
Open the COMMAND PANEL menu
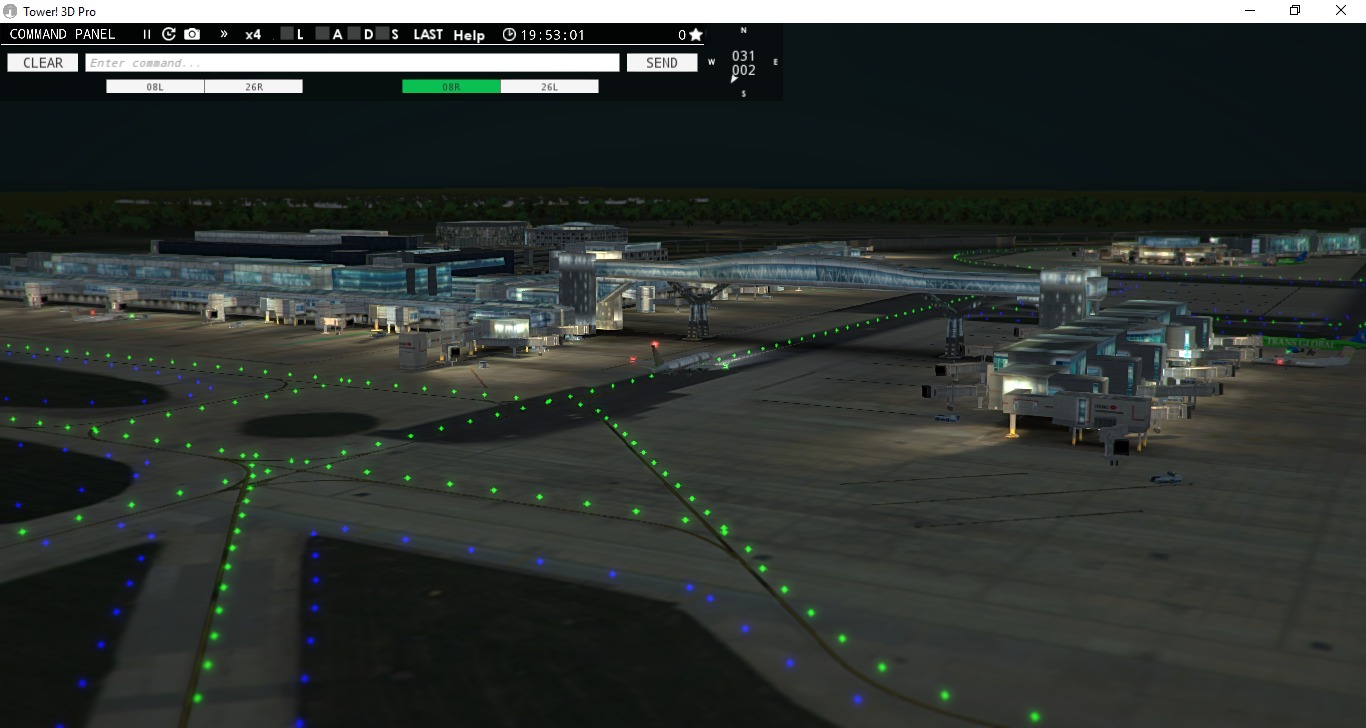[63, 33]
